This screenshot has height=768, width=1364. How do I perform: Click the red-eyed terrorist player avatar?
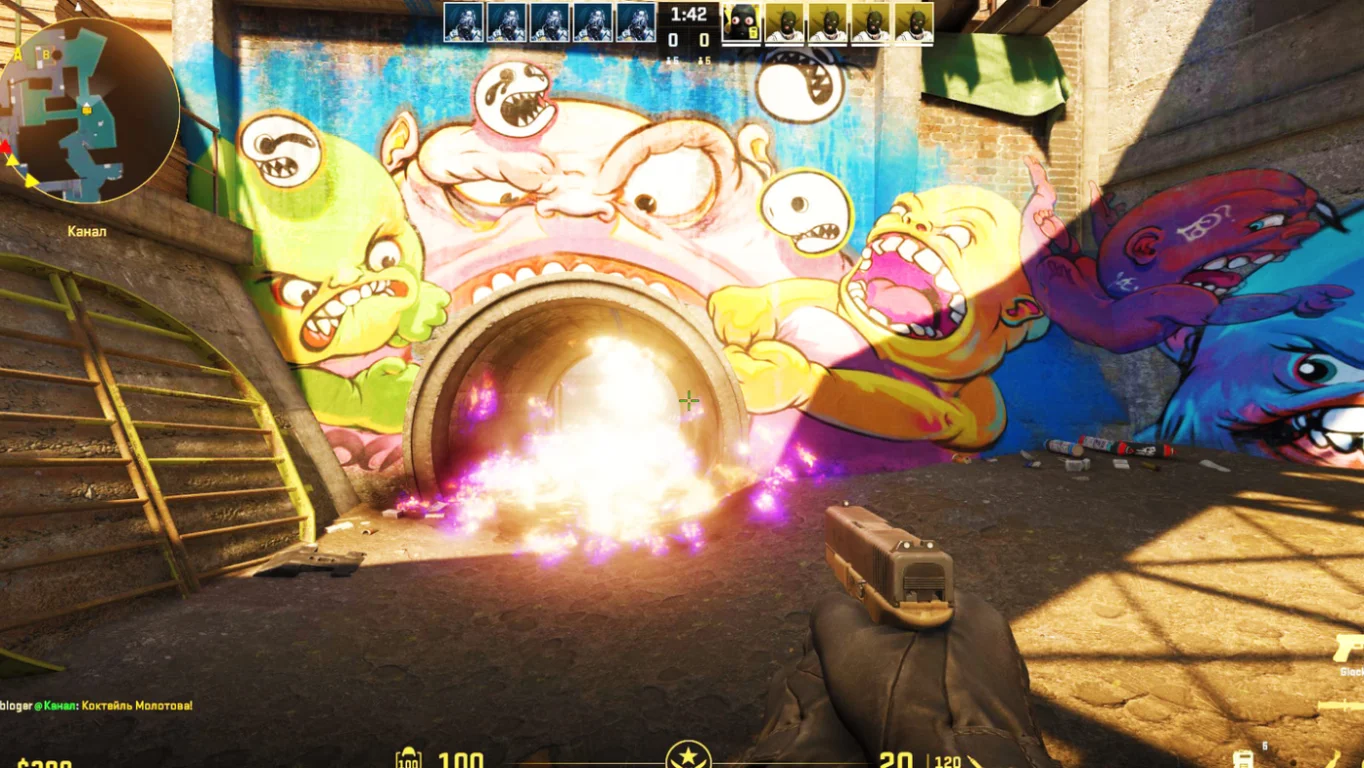click(740, 22)
